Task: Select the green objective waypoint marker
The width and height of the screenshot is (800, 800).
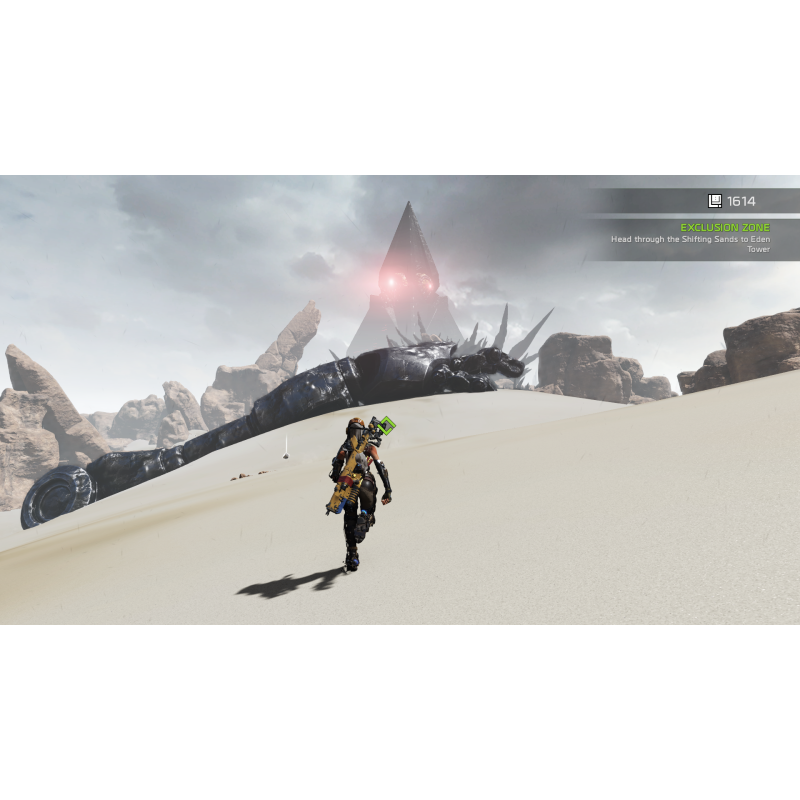Action: pyautogui.click(x=387, y=426)
